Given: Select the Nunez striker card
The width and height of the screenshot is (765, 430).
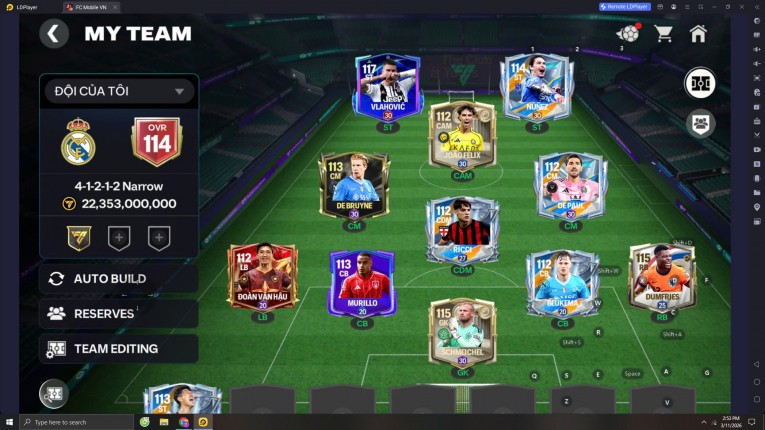Looking at the screenshot, I should [x=535, y=88].
